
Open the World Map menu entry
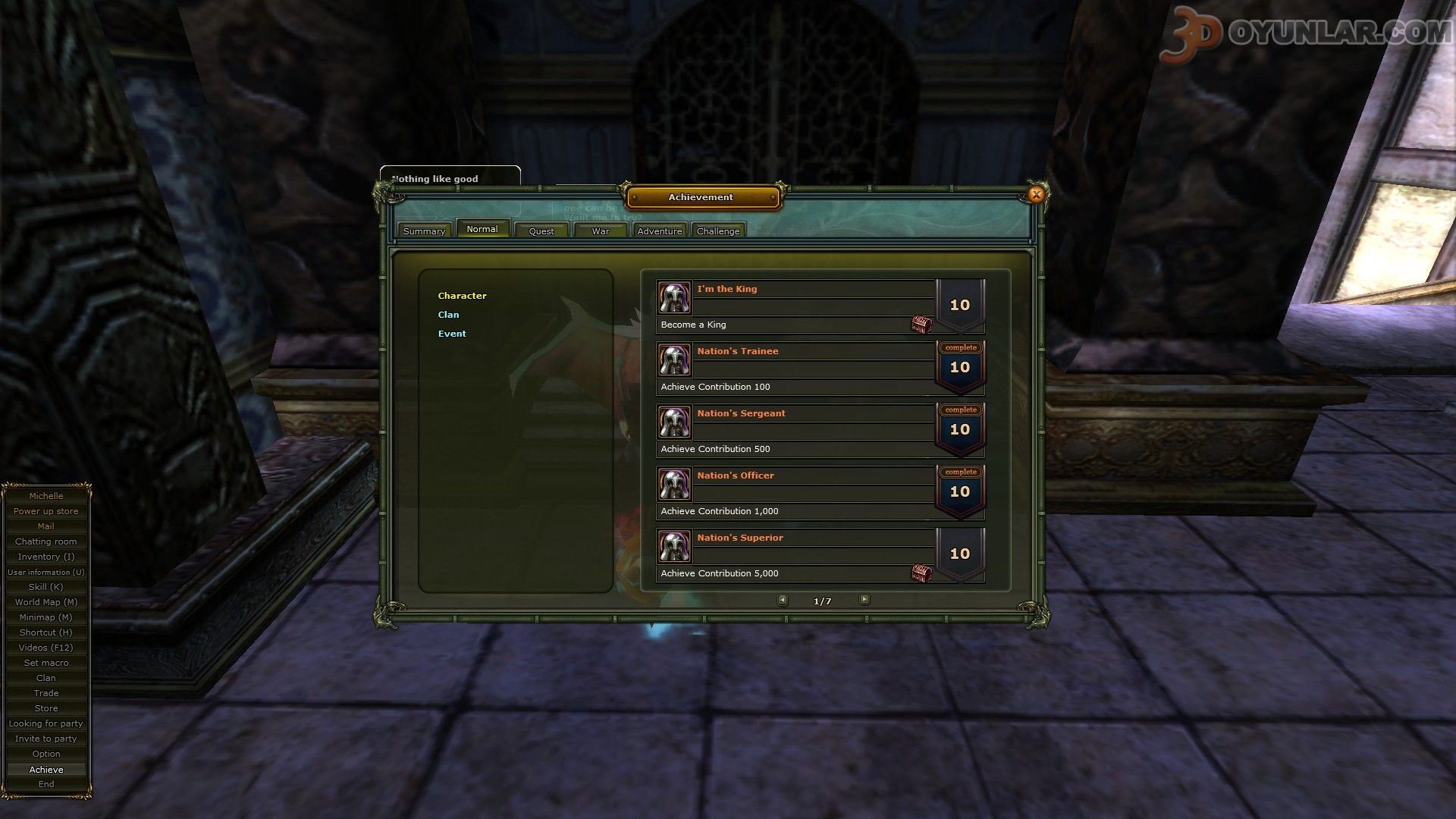click(x=46, y=602)
